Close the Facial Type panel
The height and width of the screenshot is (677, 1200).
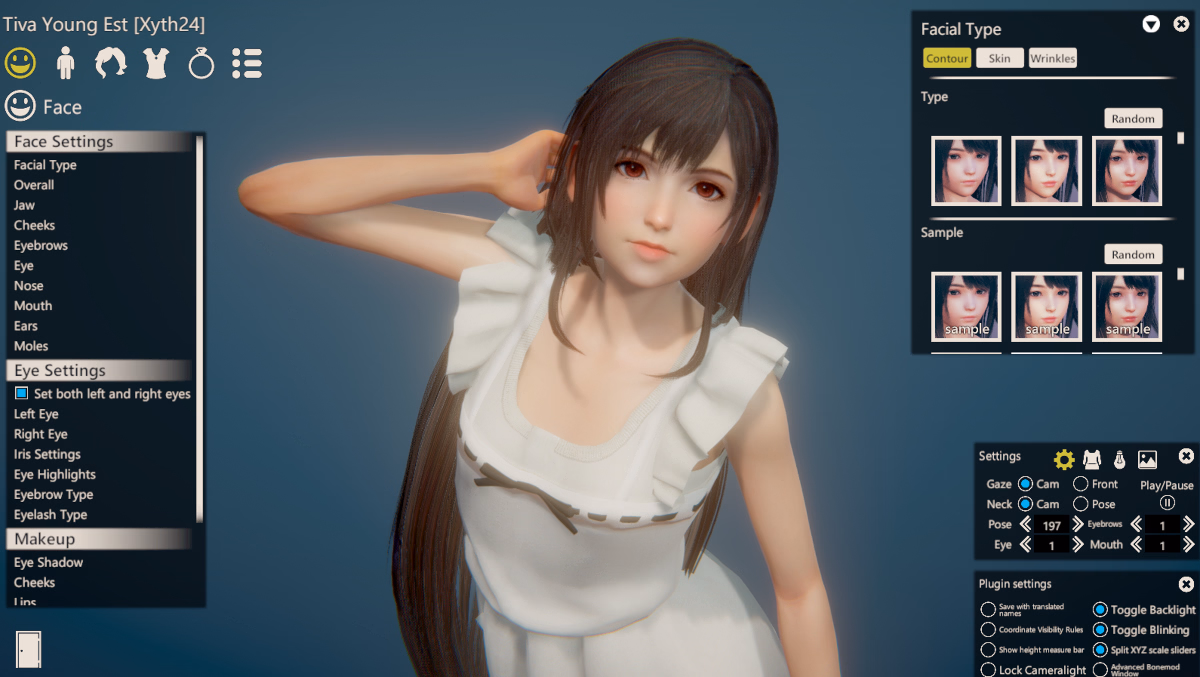pos(1181,24)
